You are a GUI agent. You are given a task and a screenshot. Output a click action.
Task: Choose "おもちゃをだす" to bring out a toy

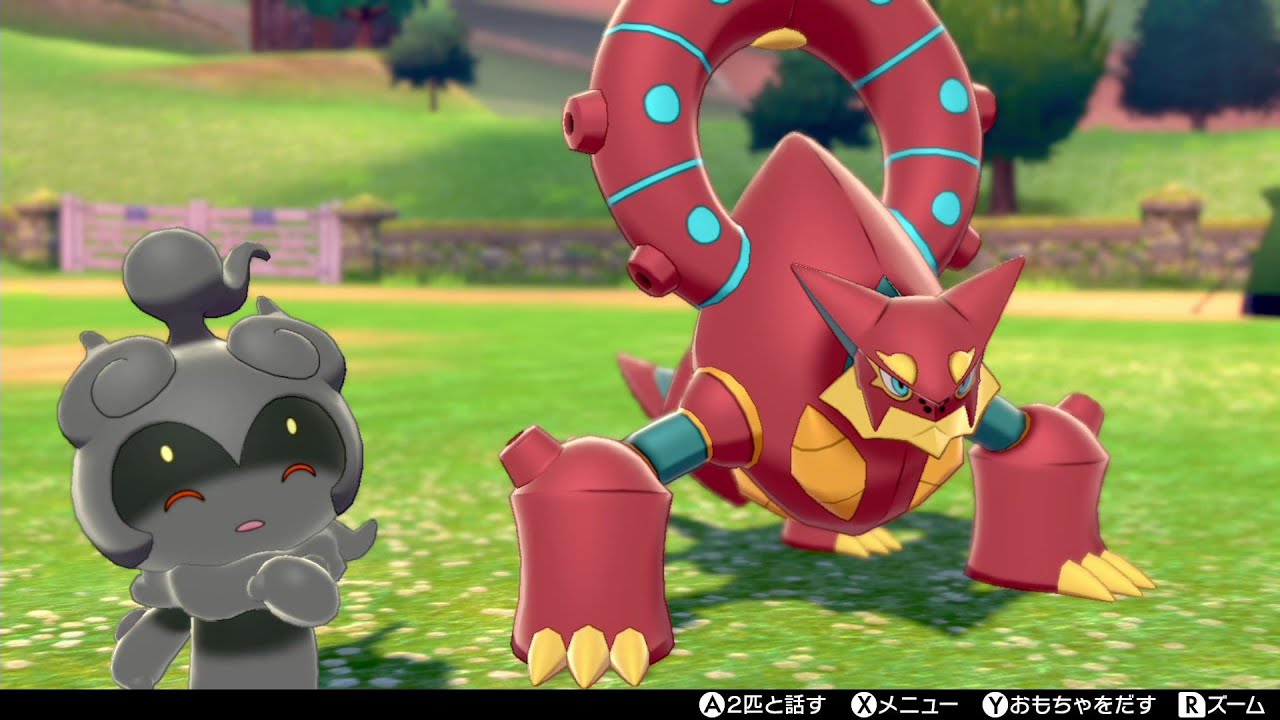pos(1080,705)
